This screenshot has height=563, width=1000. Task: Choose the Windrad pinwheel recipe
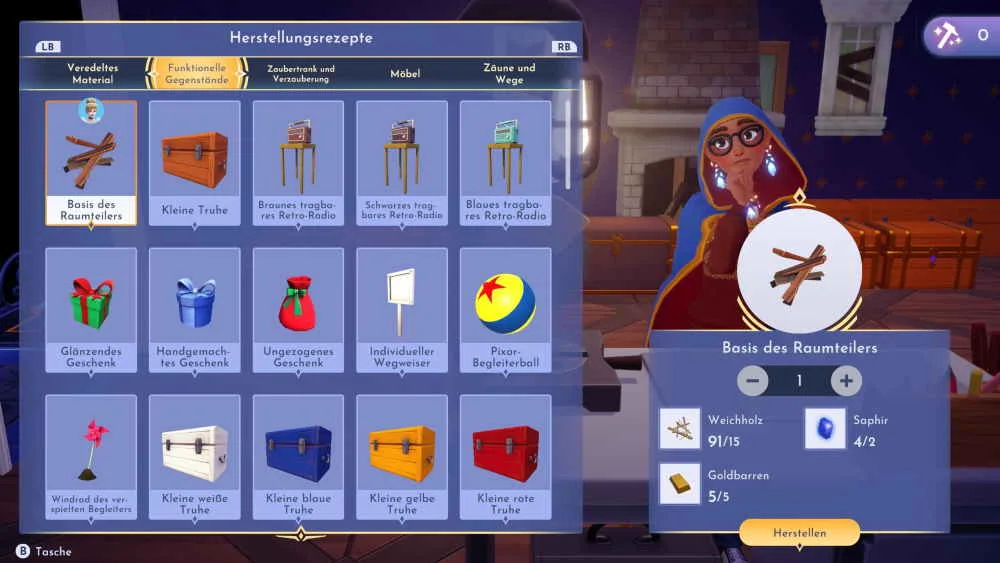[91, 456]
